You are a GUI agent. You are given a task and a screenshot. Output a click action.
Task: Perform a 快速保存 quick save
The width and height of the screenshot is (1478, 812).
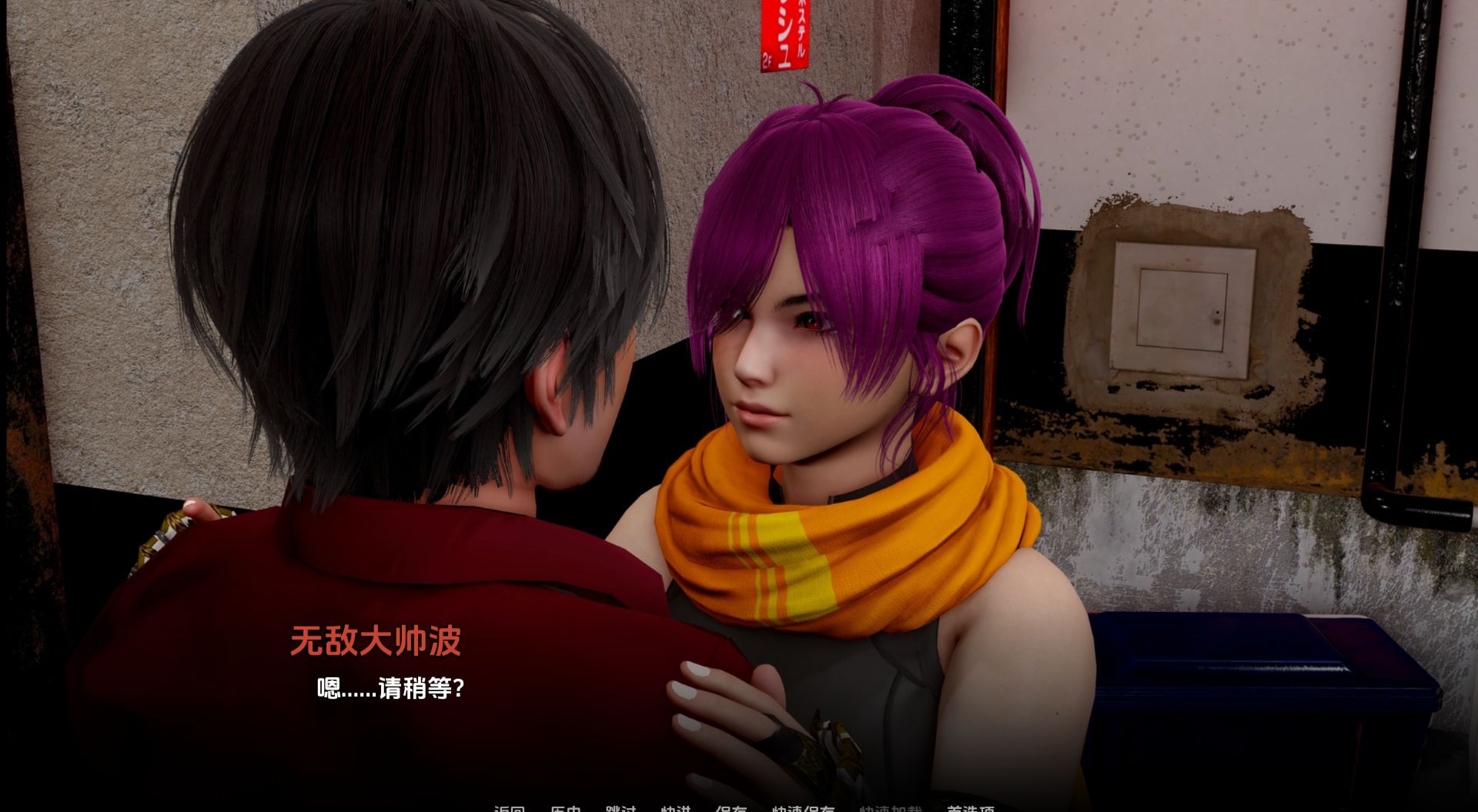click(803, 807)
